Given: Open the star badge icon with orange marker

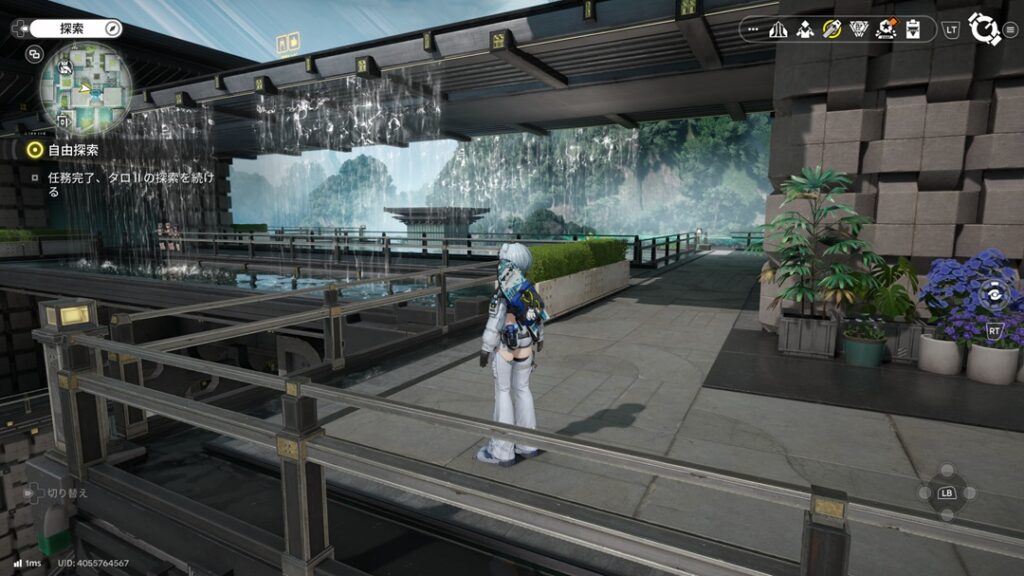Looking at the screenshot, I should click(885, 29).
